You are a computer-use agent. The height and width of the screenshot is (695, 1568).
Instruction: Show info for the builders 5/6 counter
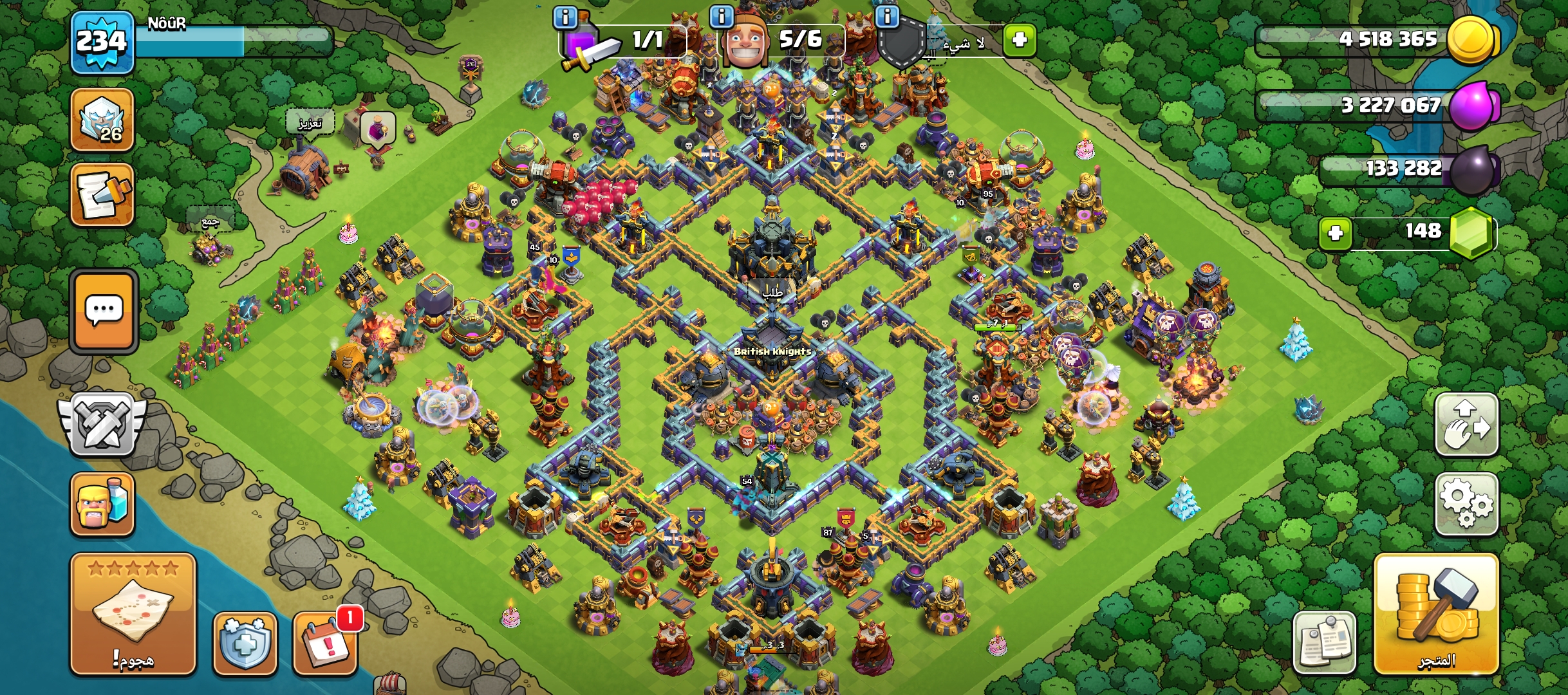722,17
